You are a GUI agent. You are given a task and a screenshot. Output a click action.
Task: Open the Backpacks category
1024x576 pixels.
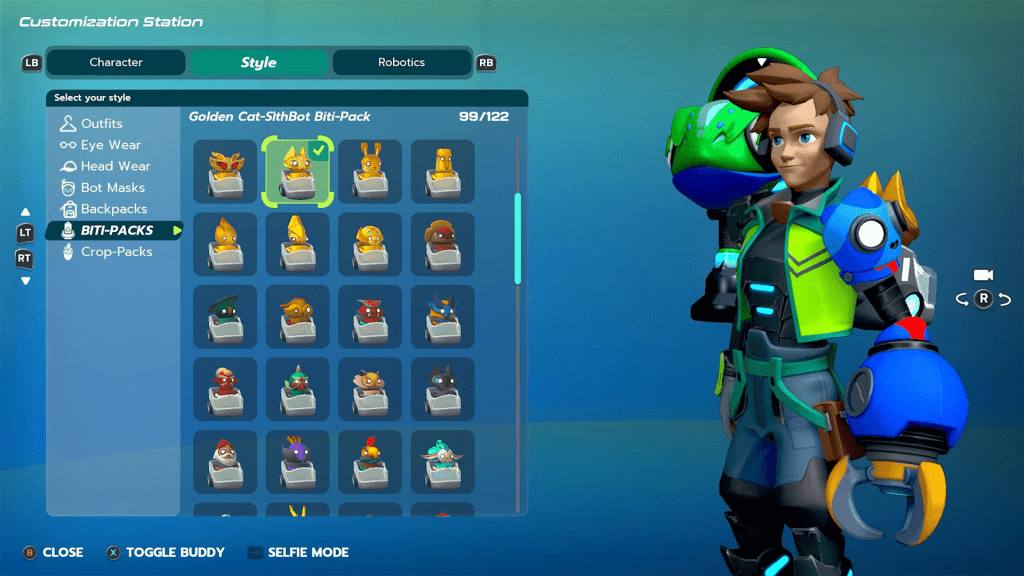point(113,209)
